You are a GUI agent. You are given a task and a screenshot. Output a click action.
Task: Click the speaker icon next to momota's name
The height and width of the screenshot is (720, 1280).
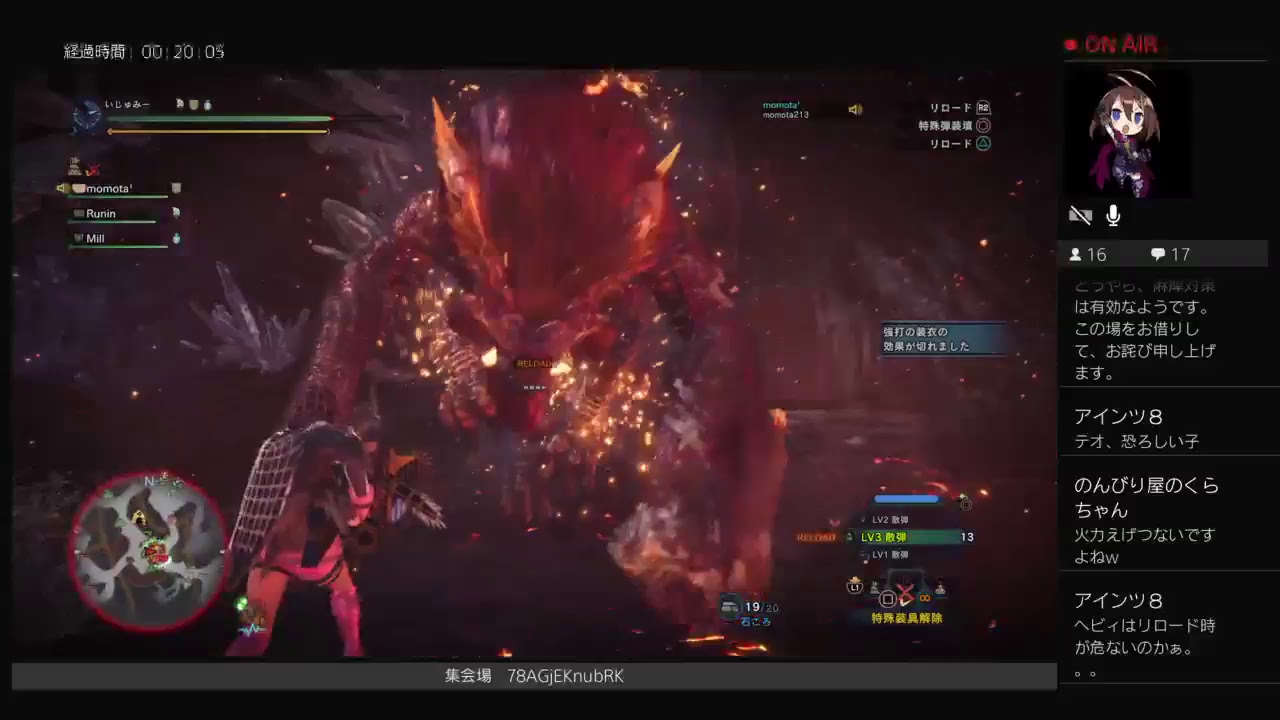coord(856,108)
